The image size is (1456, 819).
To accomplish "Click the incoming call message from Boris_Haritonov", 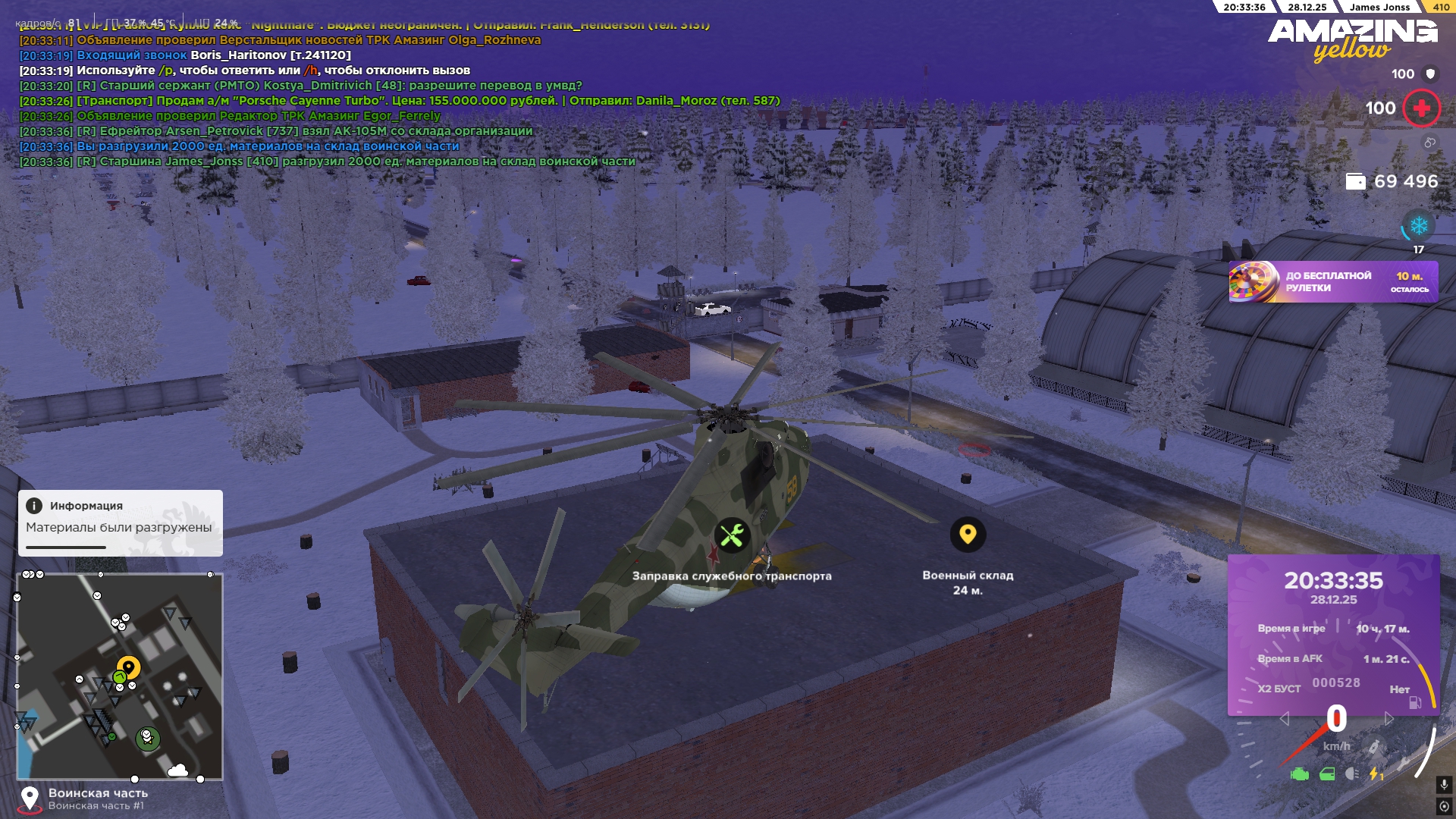I will pyautogui.click(x=186, y=55).
